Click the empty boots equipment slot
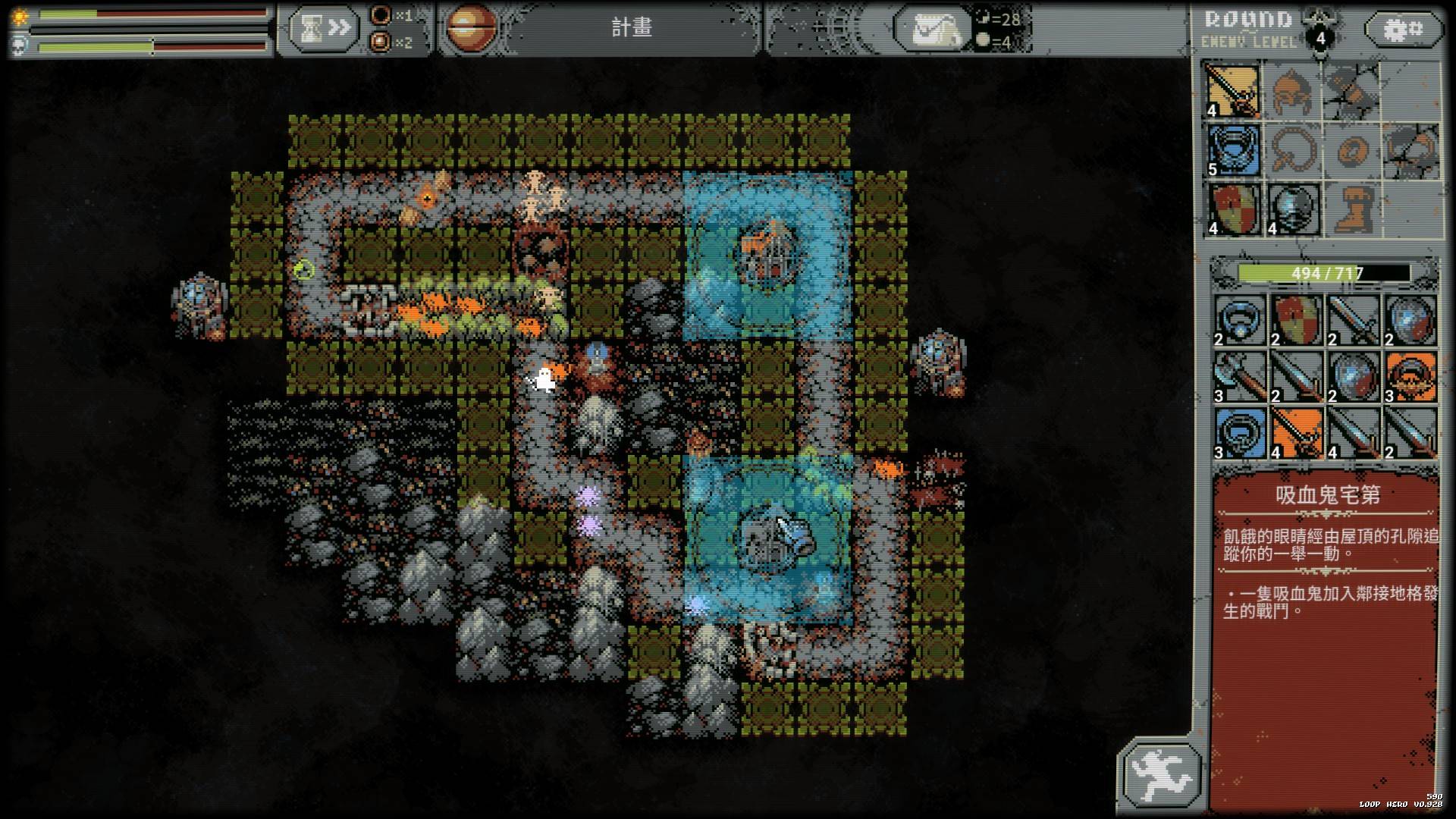Screen dimensions: 1456x819 (1351, 209)
